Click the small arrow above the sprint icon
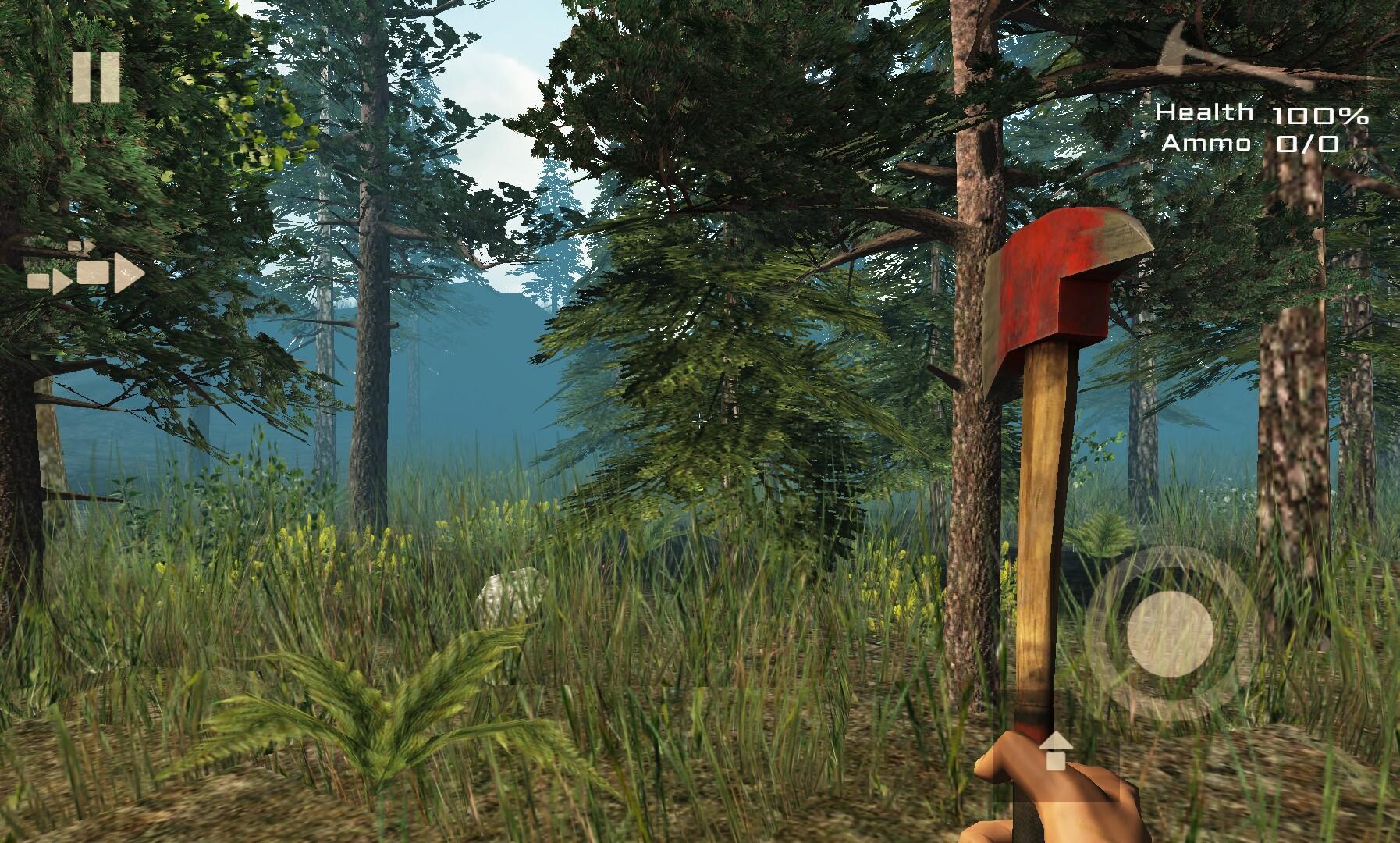Image resolution: width=1400 pixels, height=843 pixels. click(82, 246)
